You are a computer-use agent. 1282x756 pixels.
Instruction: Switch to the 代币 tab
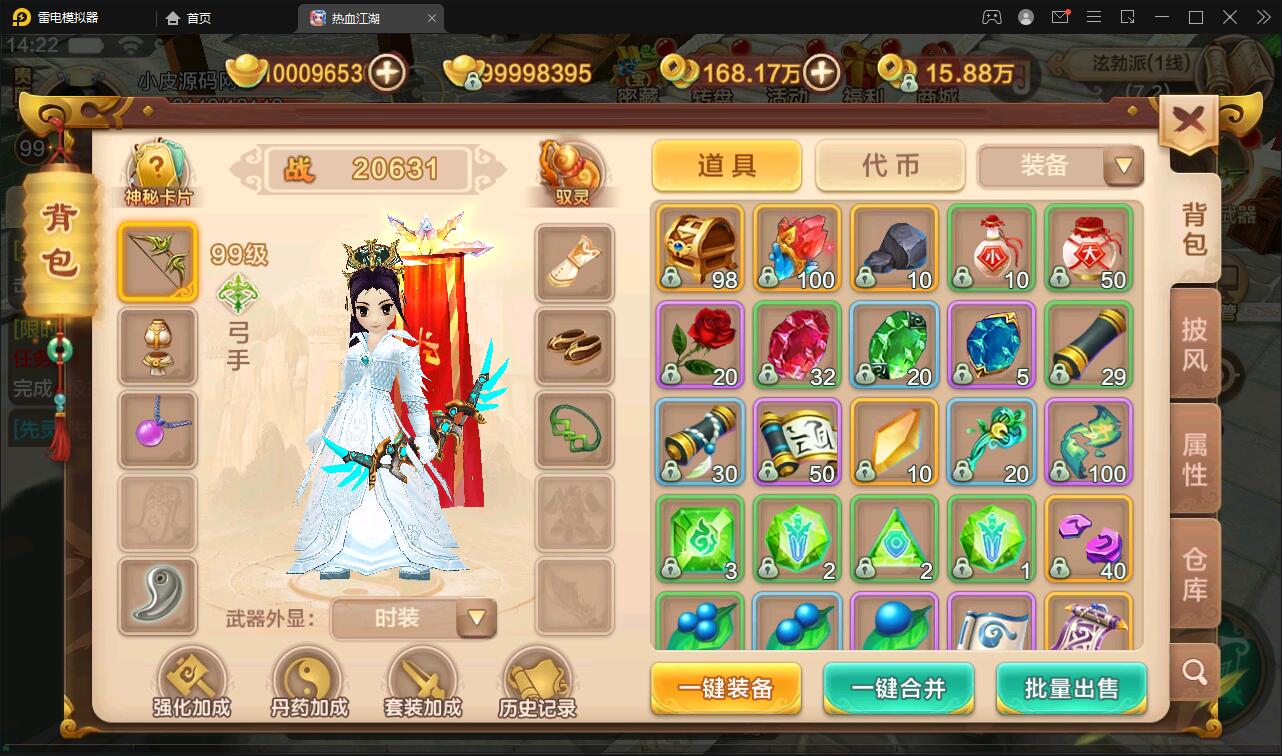point(889,165)
